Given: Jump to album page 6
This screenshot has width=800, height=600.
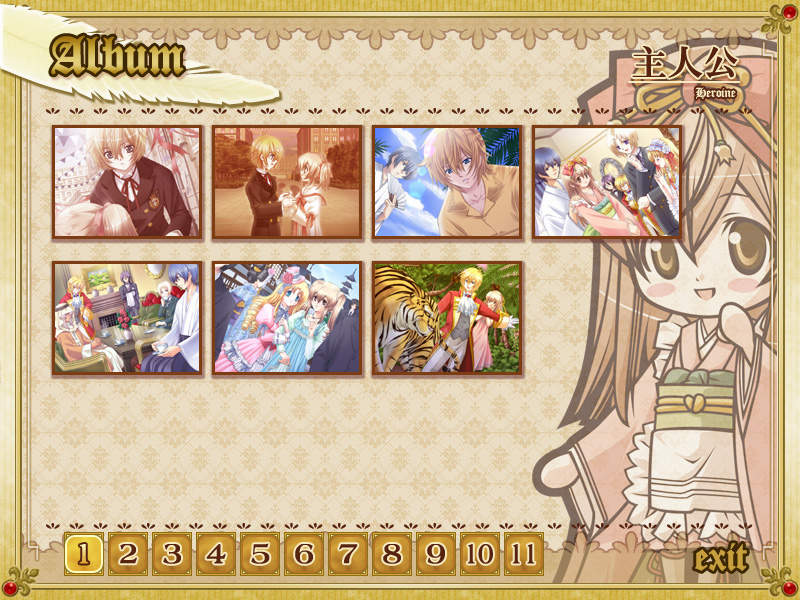Looking at the screenshot, I should click(x=305, y=553).
